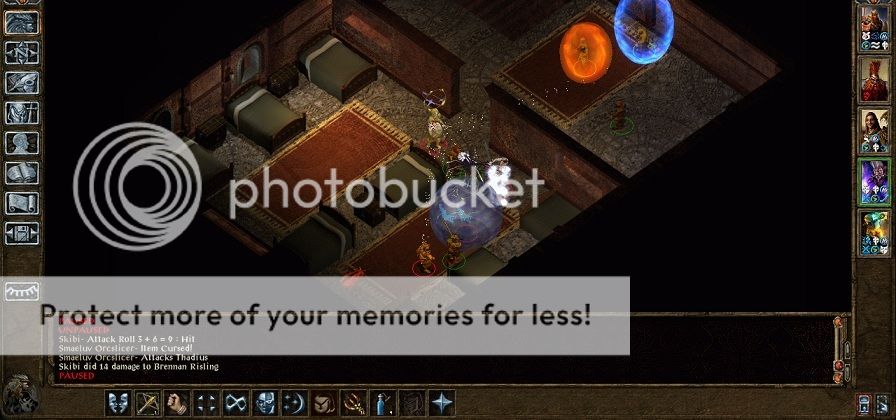Viewport: 896px width, 420px height.
Task: Open the area map from the compass button
Action: [21, 52]
